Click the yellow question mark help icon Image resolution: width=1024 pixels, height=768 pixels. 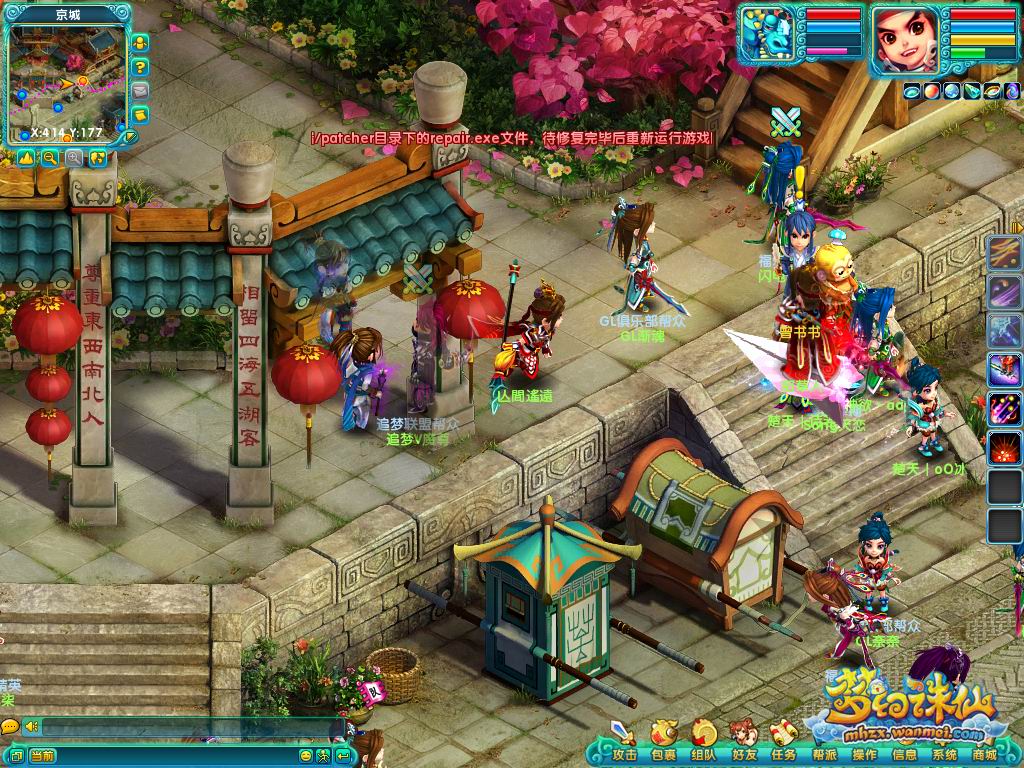141,66
